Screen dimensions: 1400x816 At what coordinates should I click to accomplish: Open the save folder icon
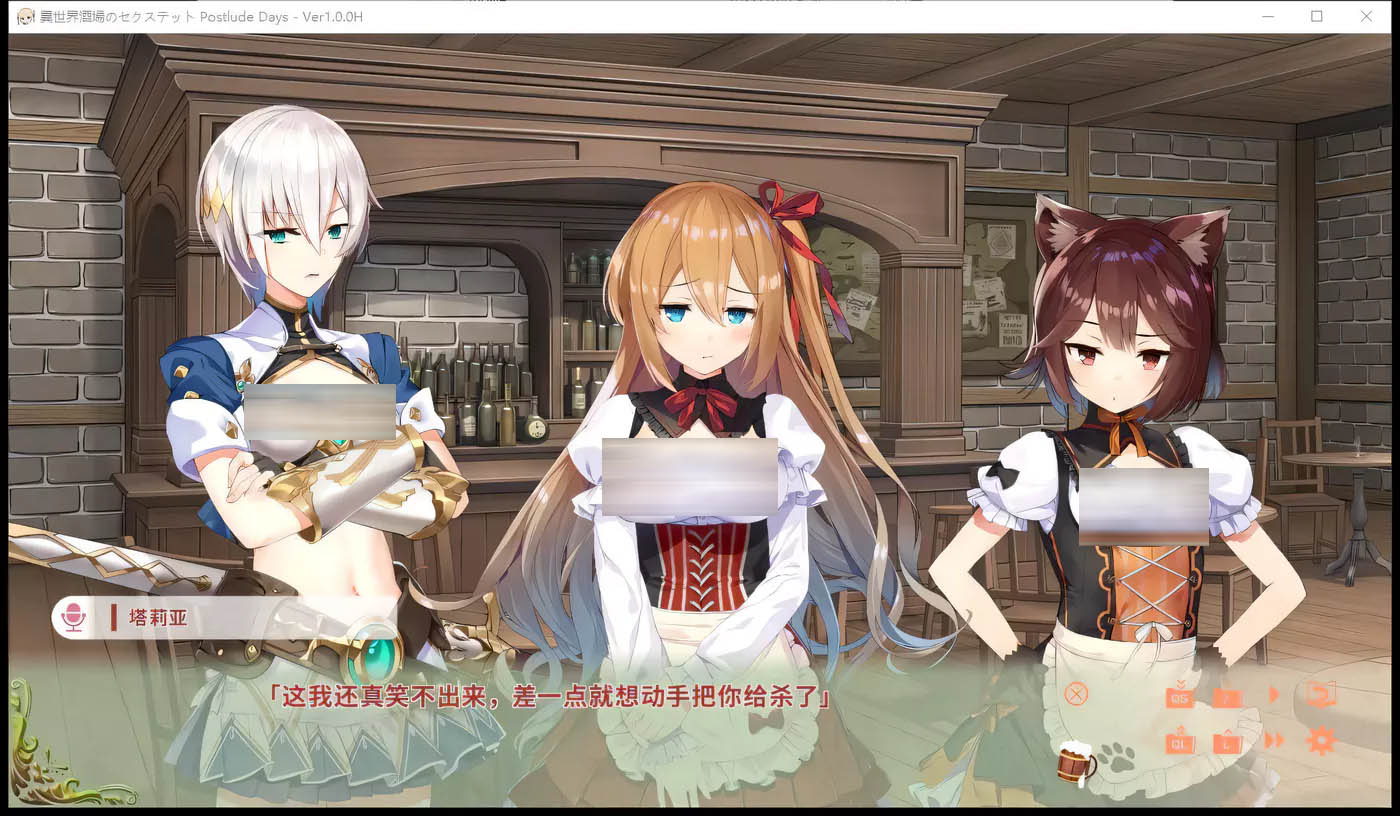tap(1228, 696)
